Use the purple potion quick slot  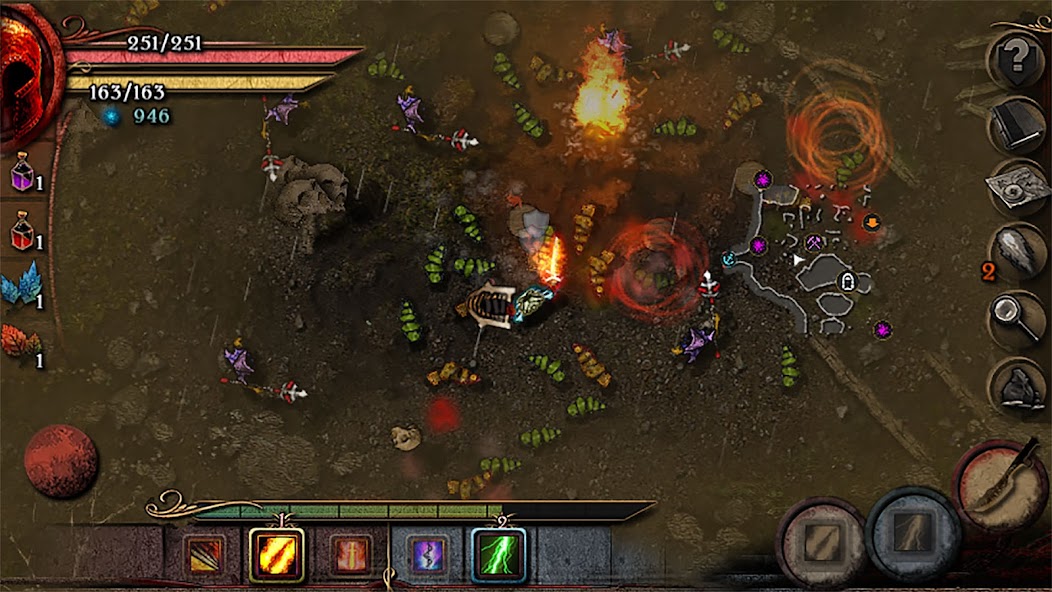click(x=23, y=175)
